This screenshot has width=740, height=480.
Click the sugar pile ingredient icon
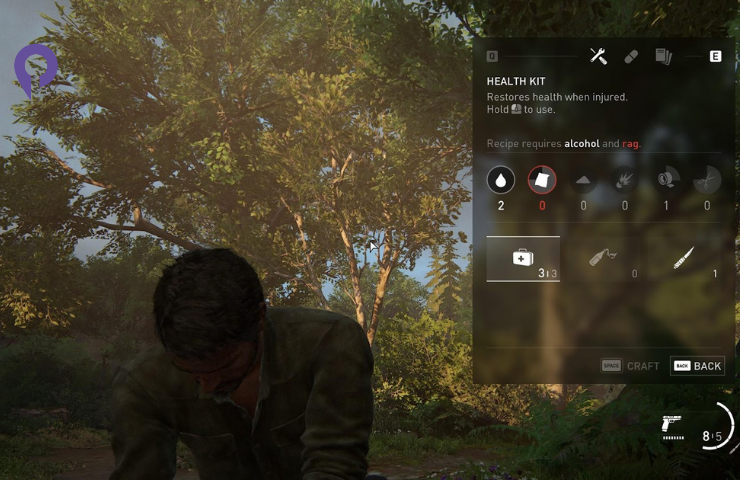tap(584, 180)
